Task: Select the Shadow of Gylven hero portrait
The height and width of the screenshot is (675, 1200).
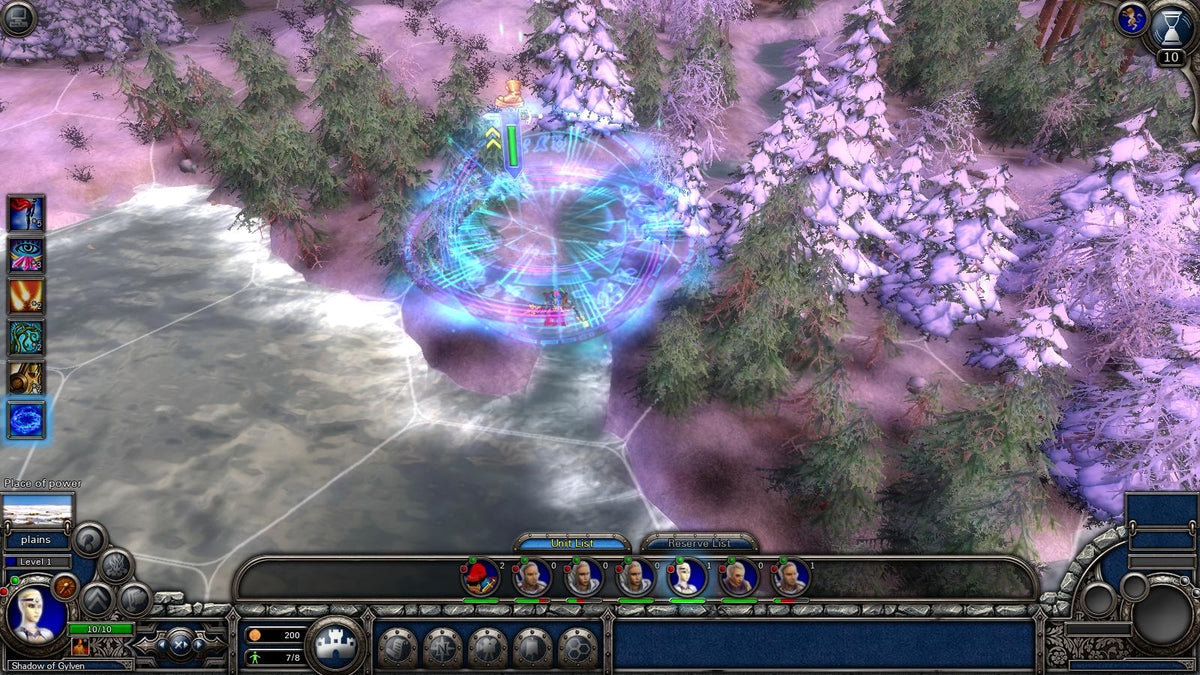Action: pos(36,615)
